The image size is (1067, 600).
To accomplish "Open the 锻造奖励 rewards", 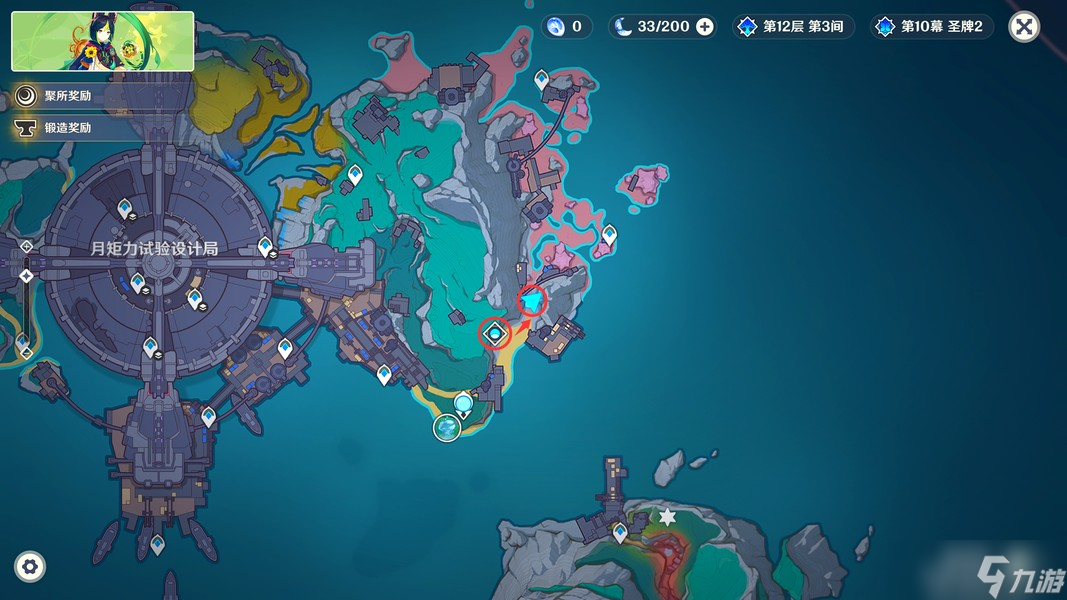I will point(66,128).
